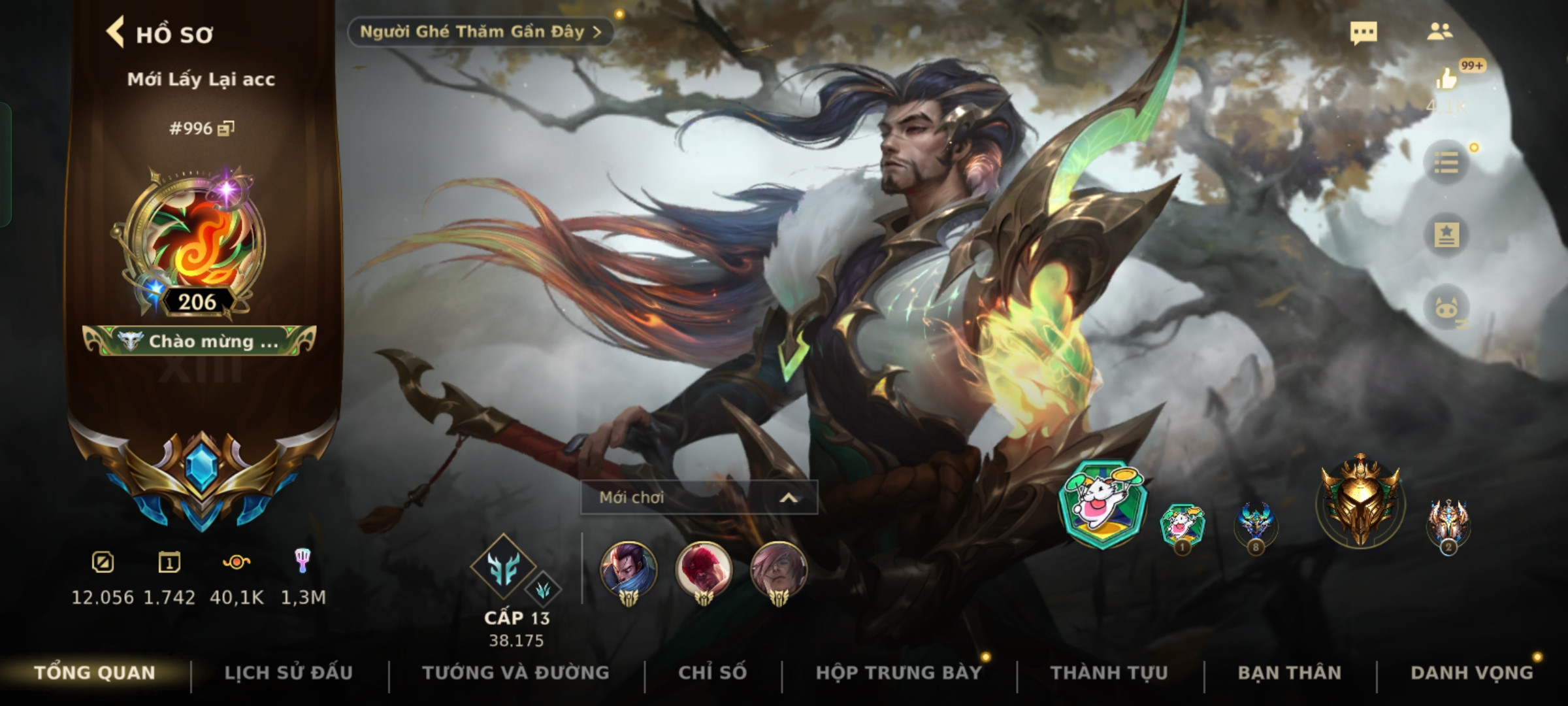Open the Thành Tựu tab
This screenshot has width=1568, height=706.
pyautogui.click(x=1109, y=673)
